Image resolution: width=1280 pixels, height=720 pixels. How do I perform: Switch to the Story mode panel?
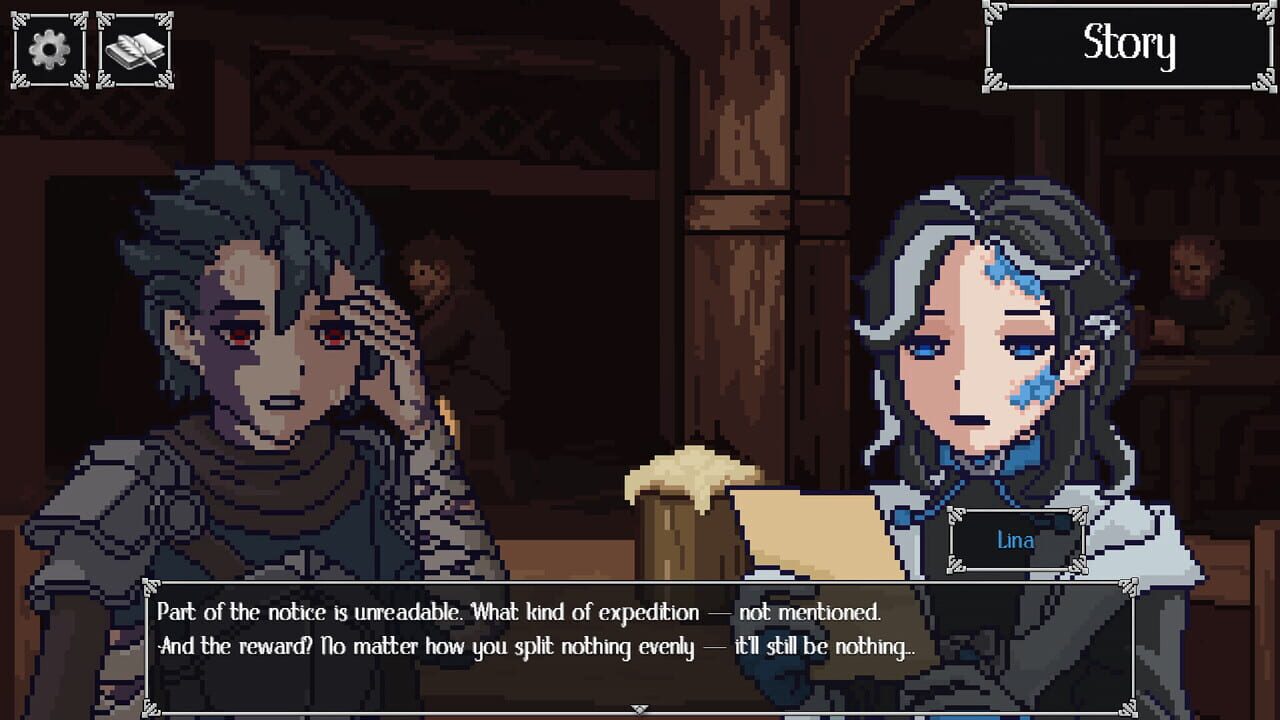click(1128, 44)
